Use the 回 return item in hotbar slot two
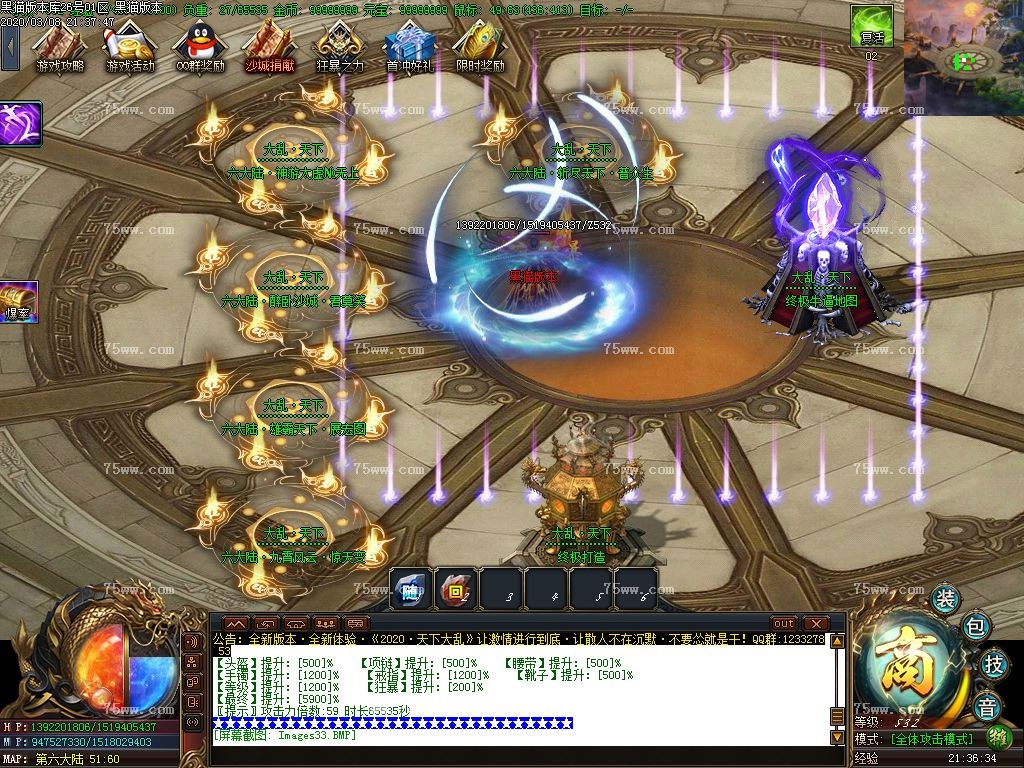 456,589
